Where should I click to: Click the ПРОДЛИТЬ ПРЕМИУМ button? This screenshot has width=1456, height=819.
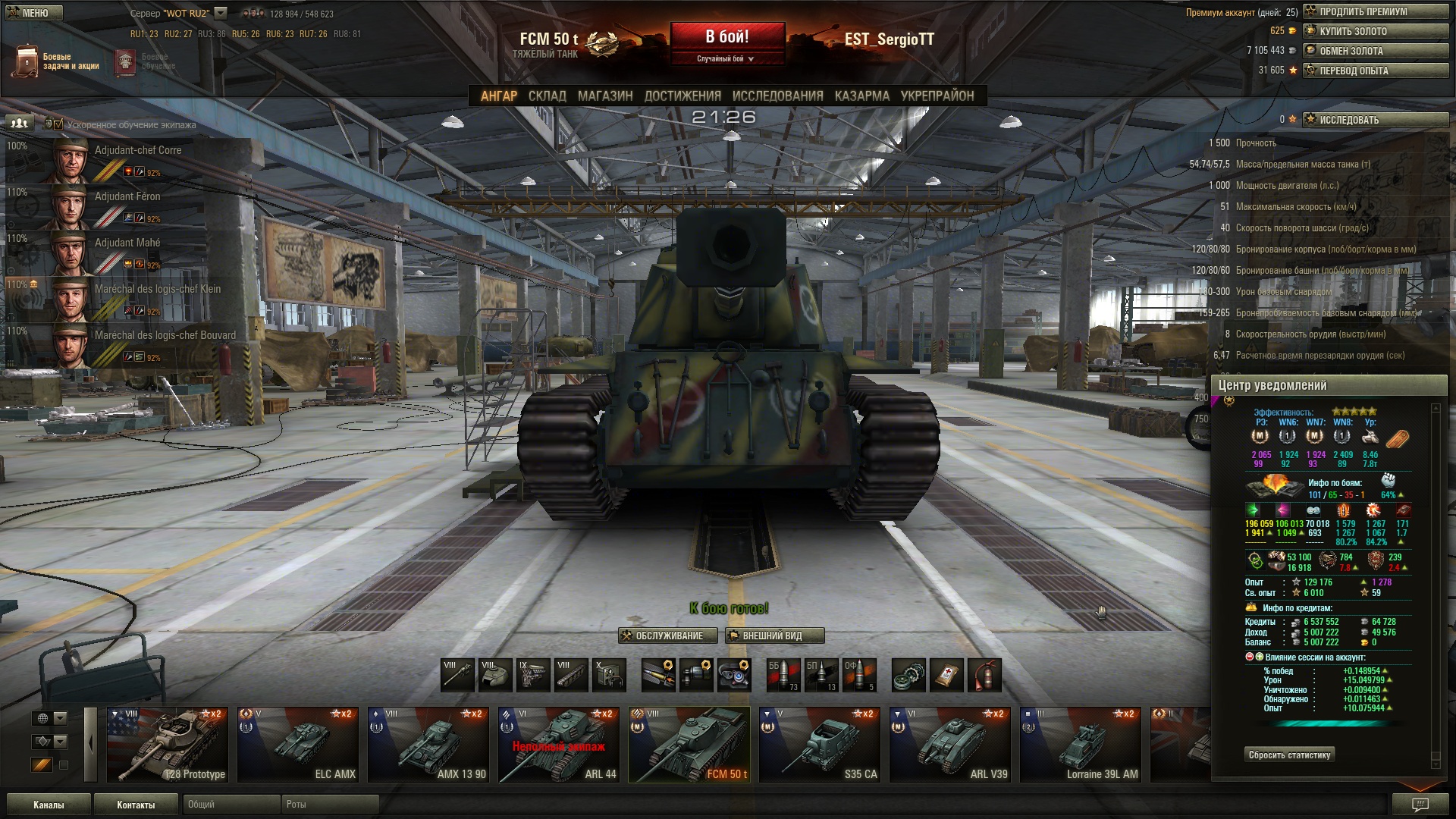(1375, 11)
